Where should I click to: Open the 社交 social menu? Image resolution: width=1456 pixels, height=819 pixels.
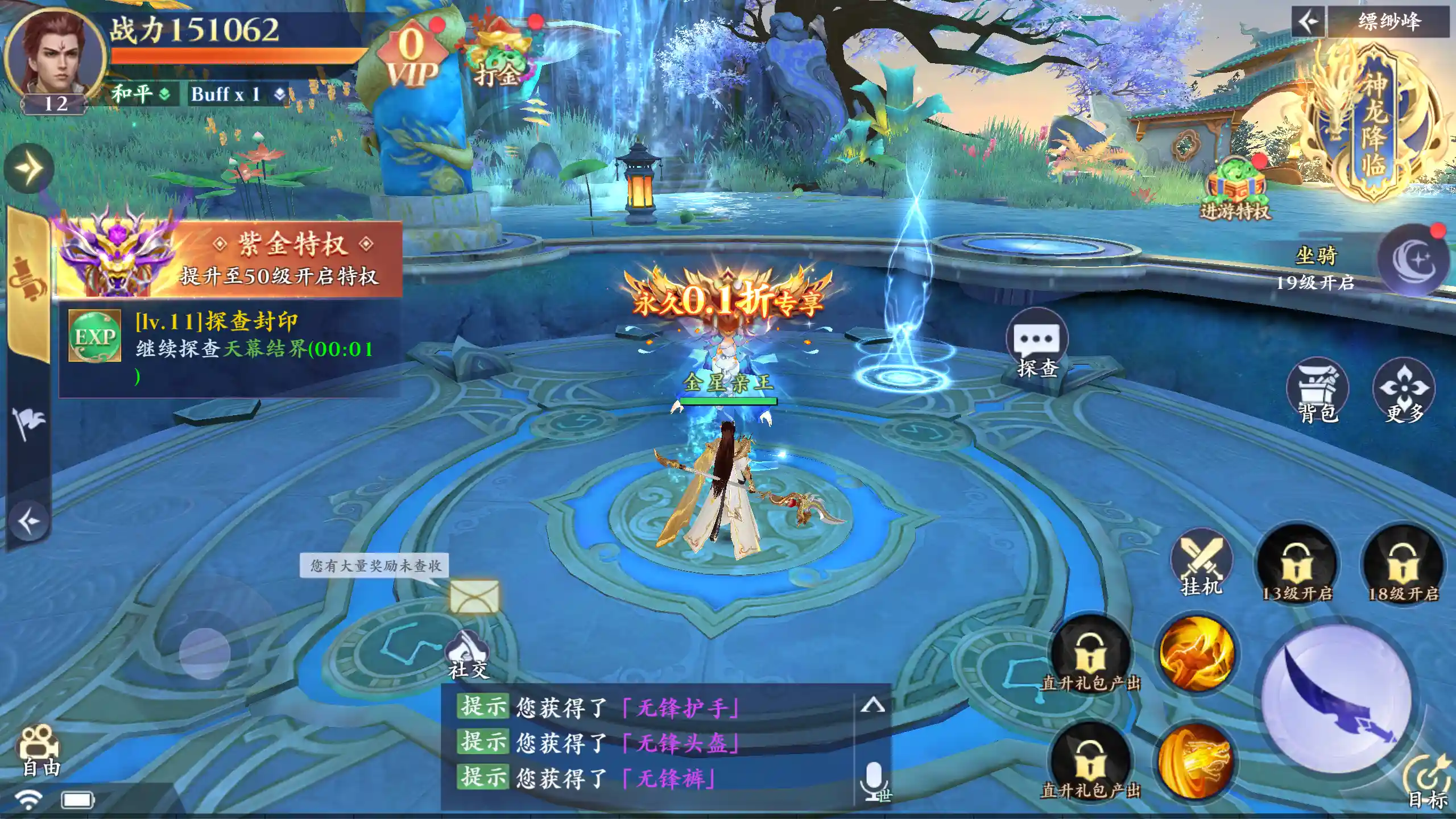pyautogui.click(x=468, y=655)
